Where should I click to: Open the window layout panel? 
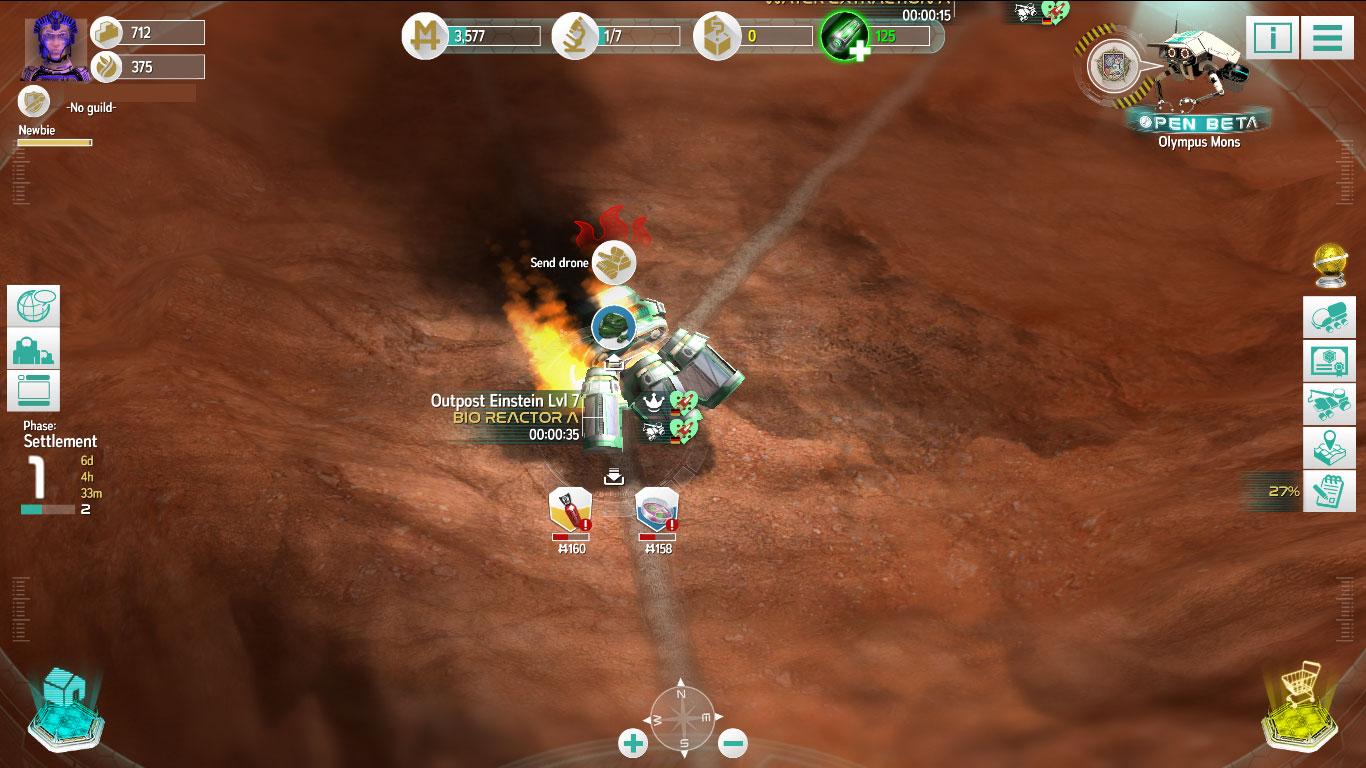(x=34, y=390)
